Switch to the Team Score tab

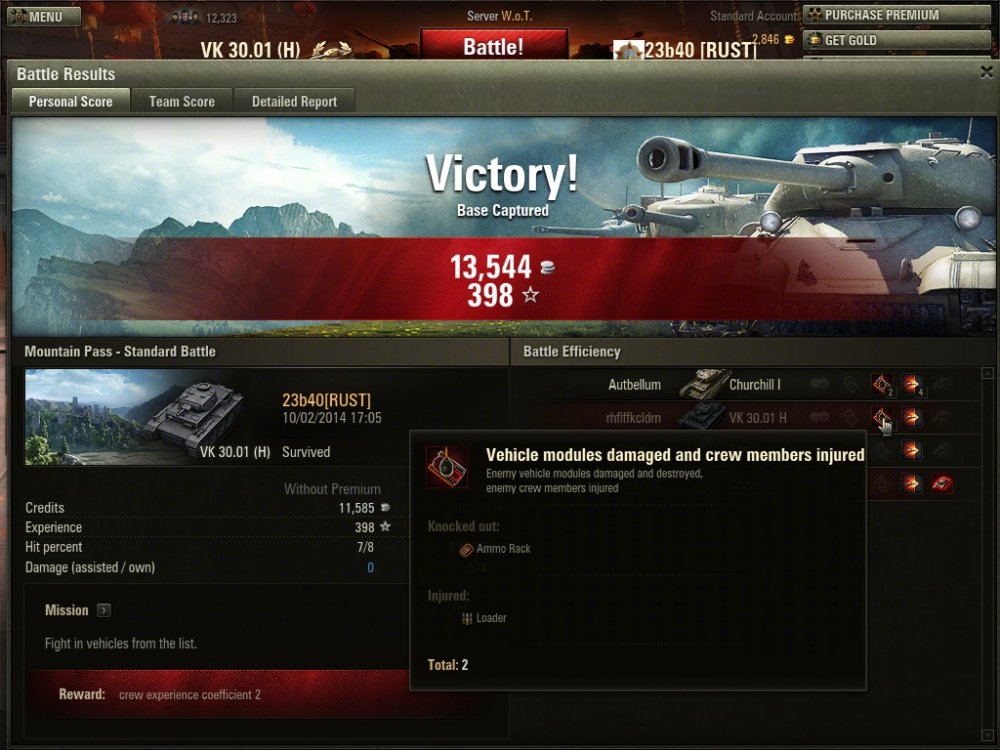[182, 101]
